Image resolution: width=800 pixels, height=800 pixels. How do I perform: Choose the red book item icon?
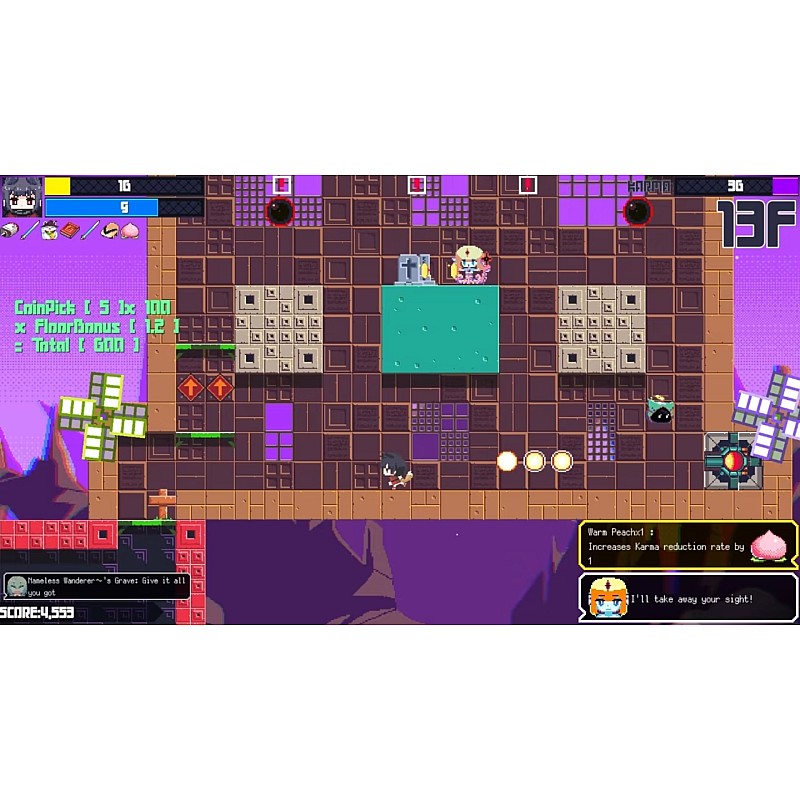pos(69,231)
